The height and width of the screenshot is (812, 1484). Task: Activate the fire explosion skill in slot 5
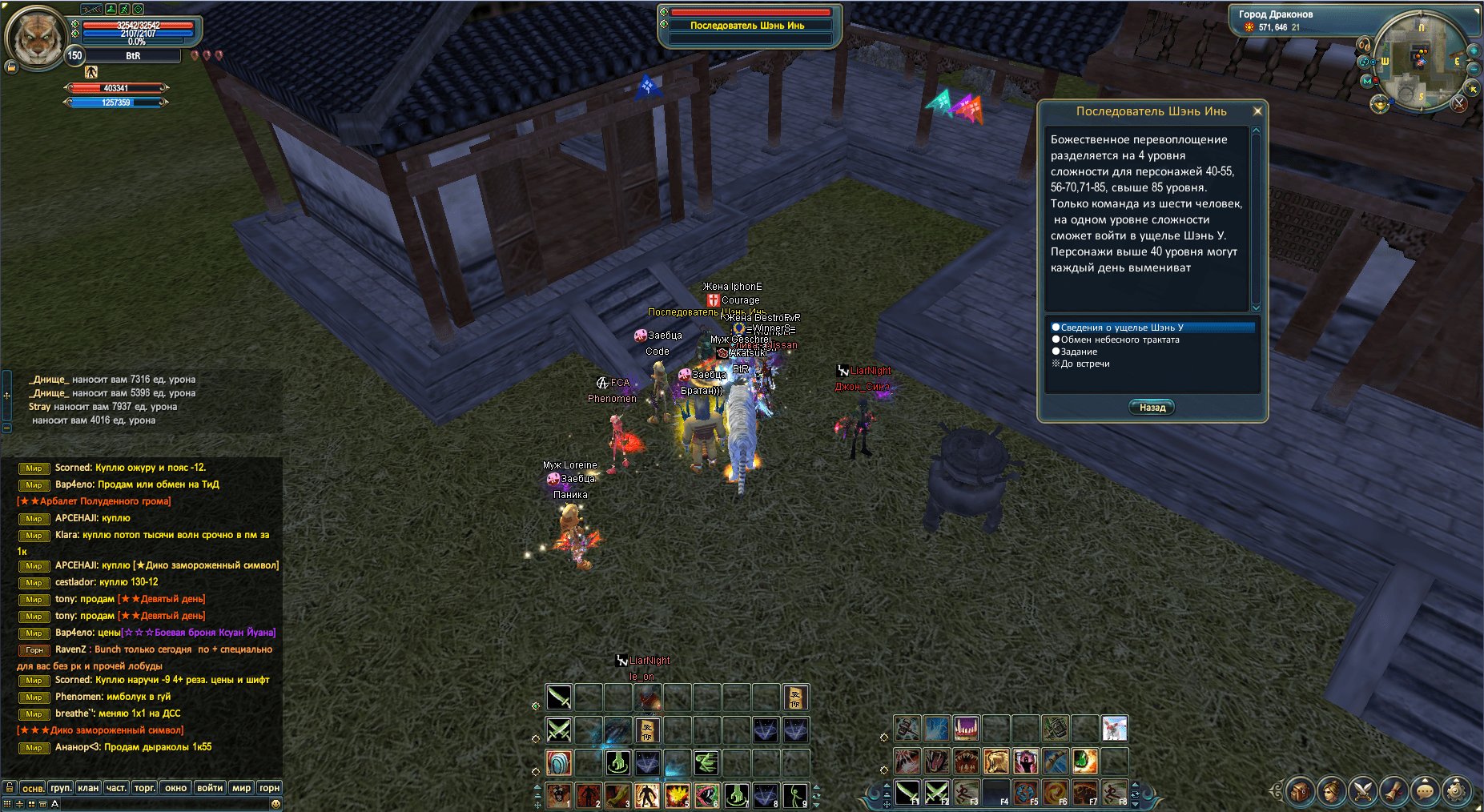677,794
